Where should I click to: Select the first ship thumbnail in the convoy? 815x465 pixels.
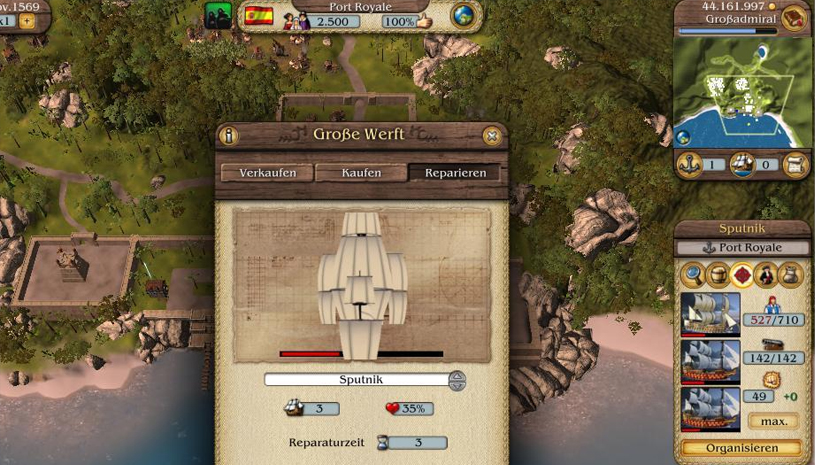(x=710, y=313)
